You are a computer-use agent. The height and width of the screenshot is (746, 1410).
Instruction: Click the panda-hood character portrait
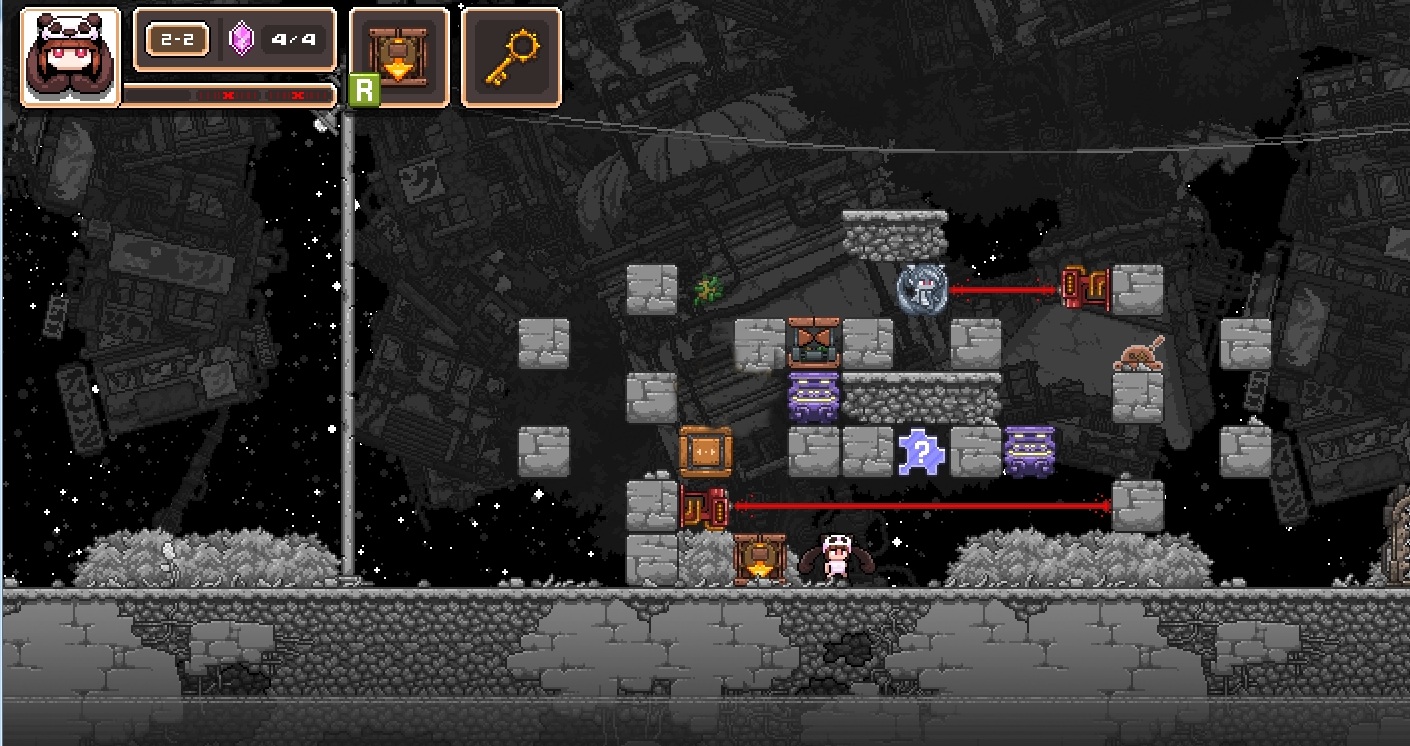[x=70, y=57]
